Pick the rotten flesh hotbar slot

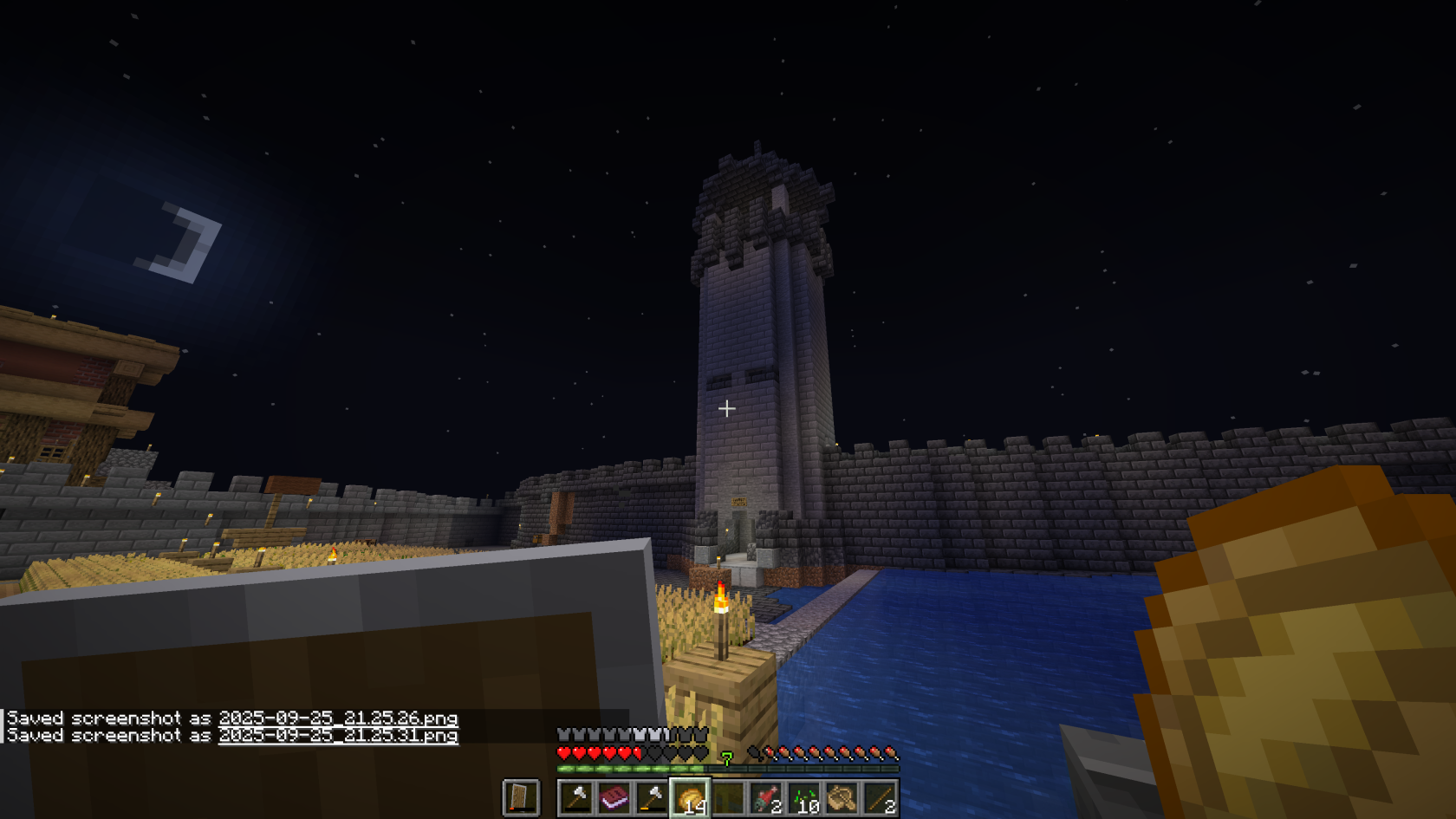767,798
